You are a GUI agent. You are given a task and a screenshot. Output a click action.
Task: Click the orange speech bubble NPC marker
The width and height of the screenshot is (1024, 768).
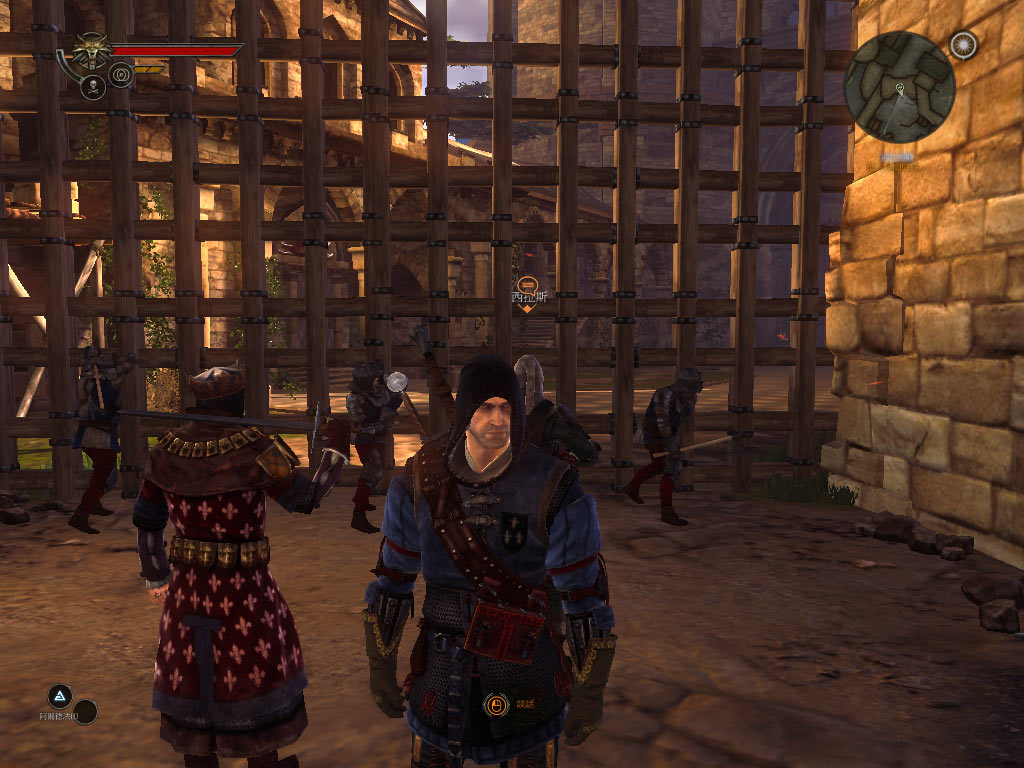click(x=526, y=284)
